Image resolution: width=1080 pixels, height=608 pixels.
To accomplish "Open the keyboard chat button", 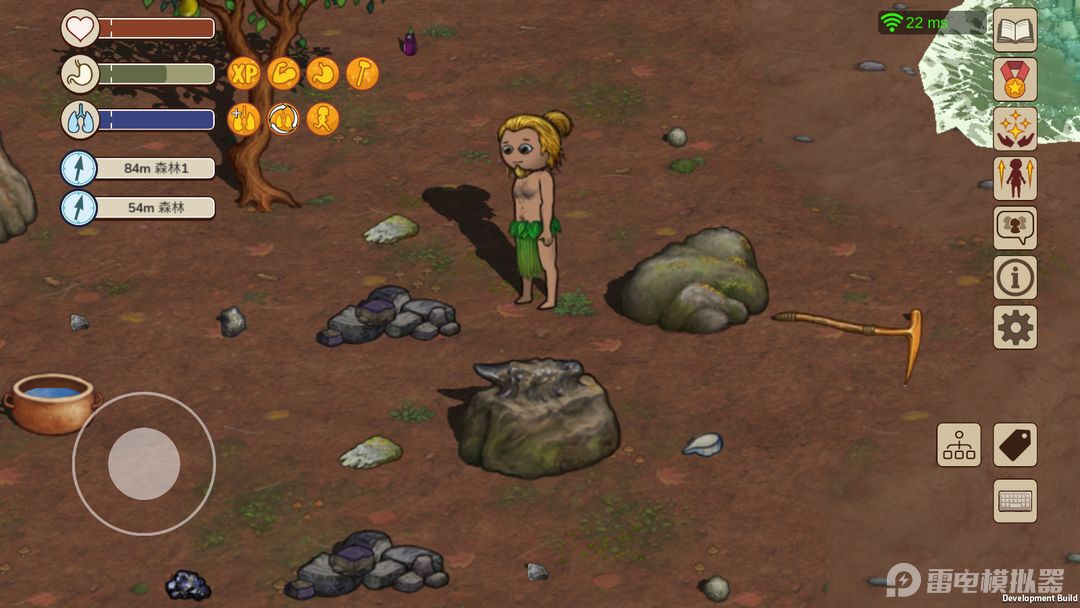I will coord(1015,501).
